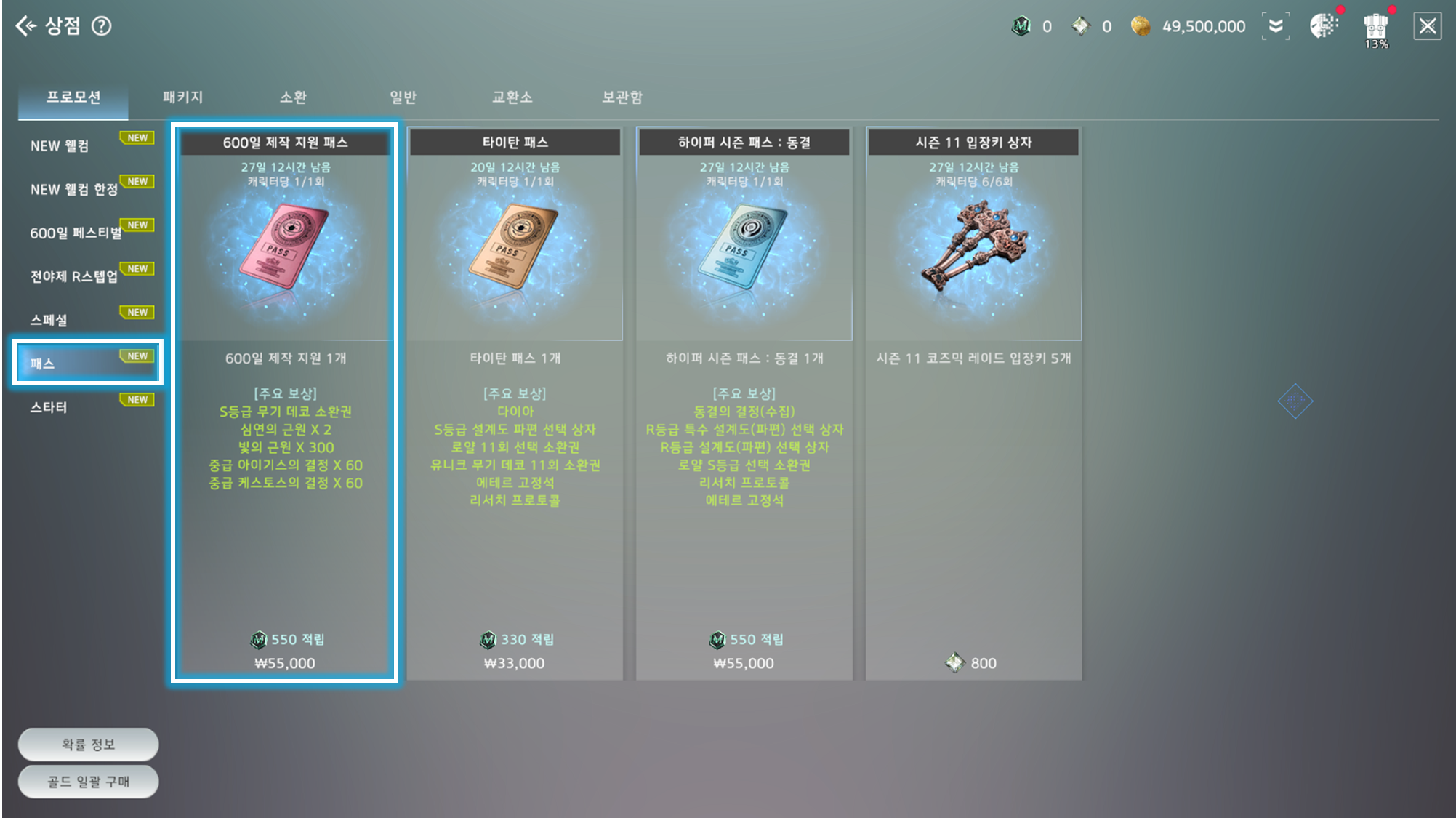Open the 교환소 tab
Viewport: 1456px width, 818px height.
pos(513,96)
